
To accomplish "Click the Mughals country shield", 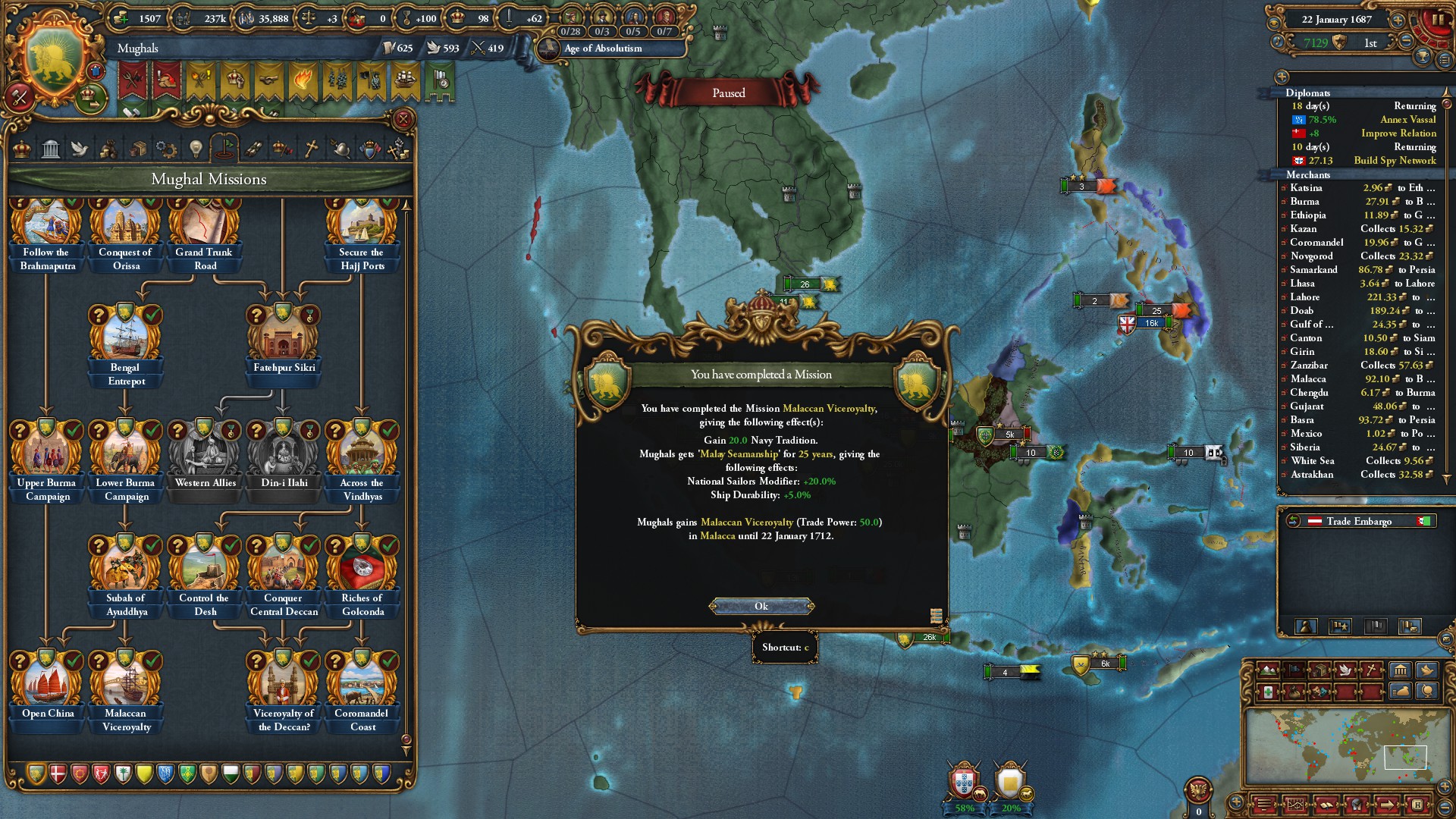I will (x=55, y=62).
